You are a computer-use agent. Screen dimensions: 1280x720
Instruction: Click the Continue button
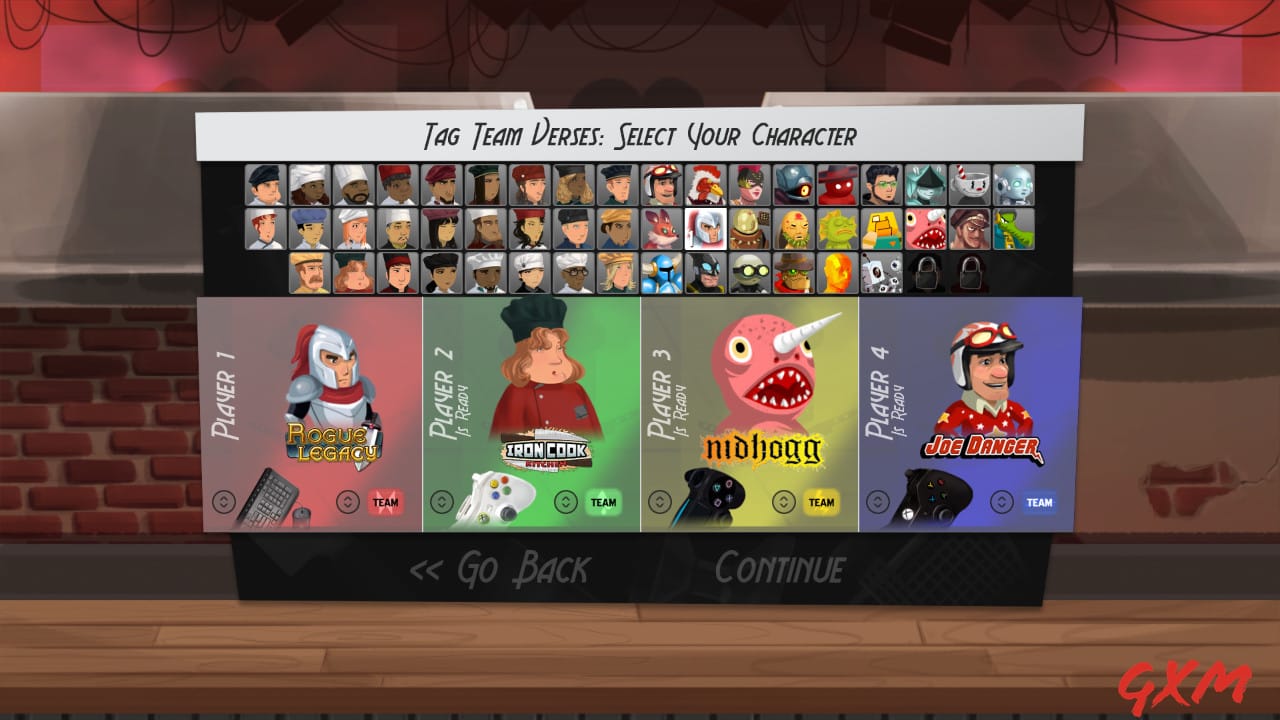click(x=778, y=569)
